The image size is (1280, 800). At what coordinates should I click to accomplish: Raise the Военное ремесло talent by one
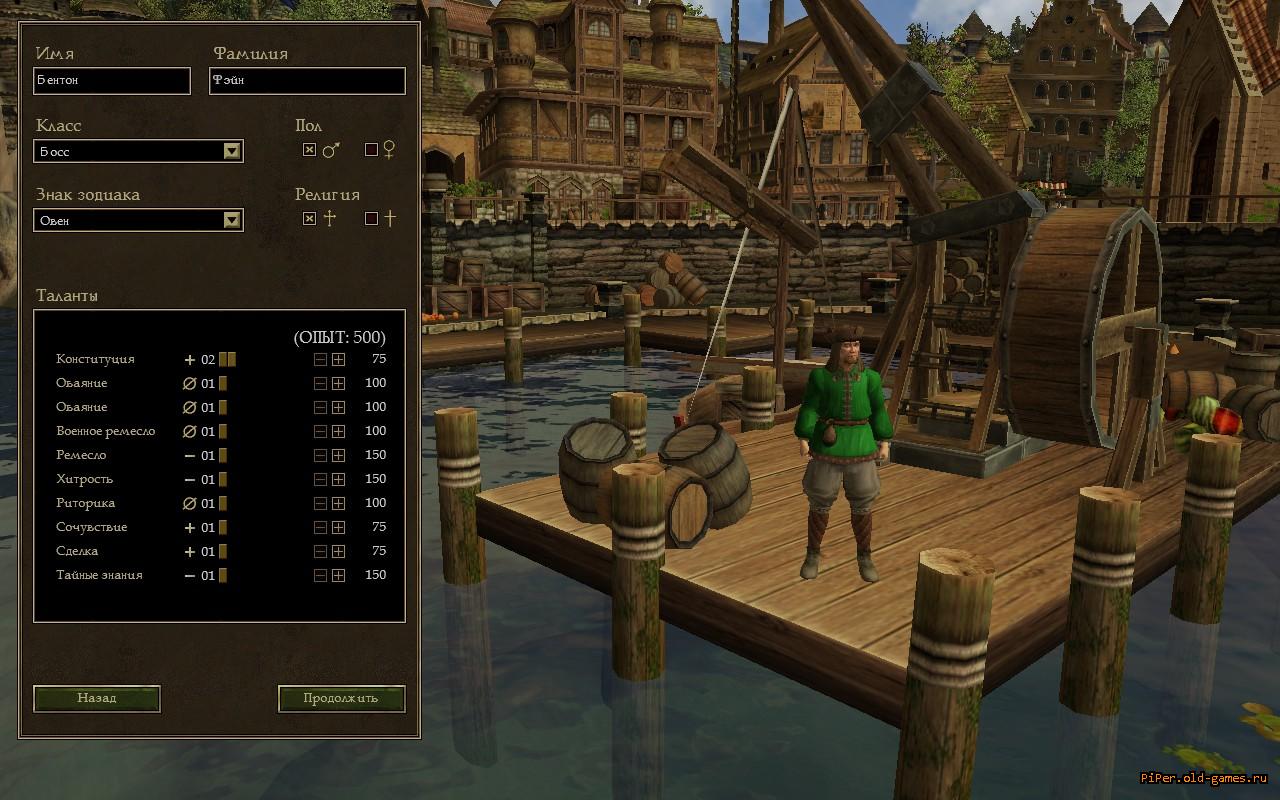[x=339, y=432]
